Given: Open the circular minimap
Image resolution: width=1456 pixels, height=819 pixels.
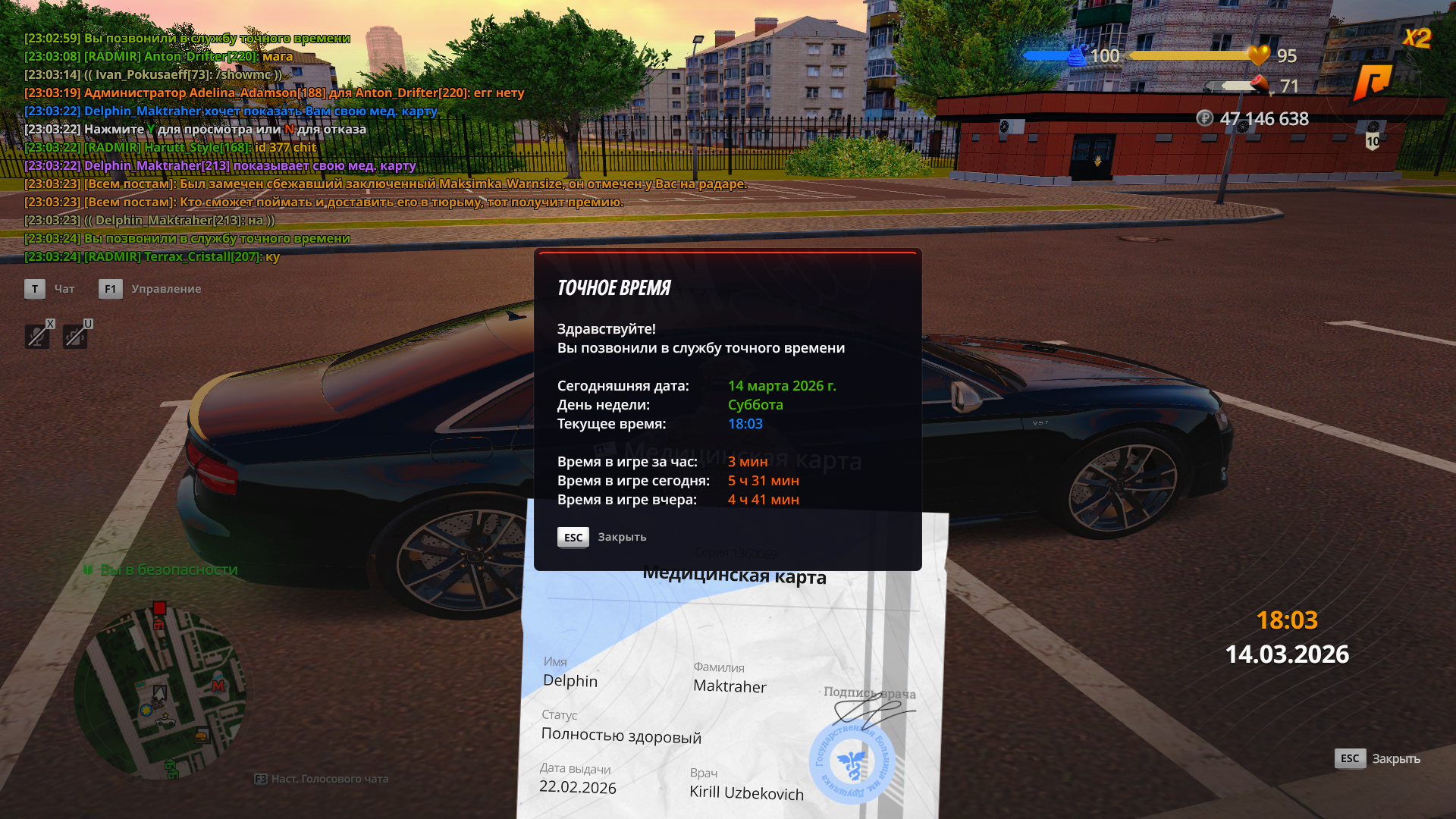Looking at the screenshot, I should (x=160, y=693).
